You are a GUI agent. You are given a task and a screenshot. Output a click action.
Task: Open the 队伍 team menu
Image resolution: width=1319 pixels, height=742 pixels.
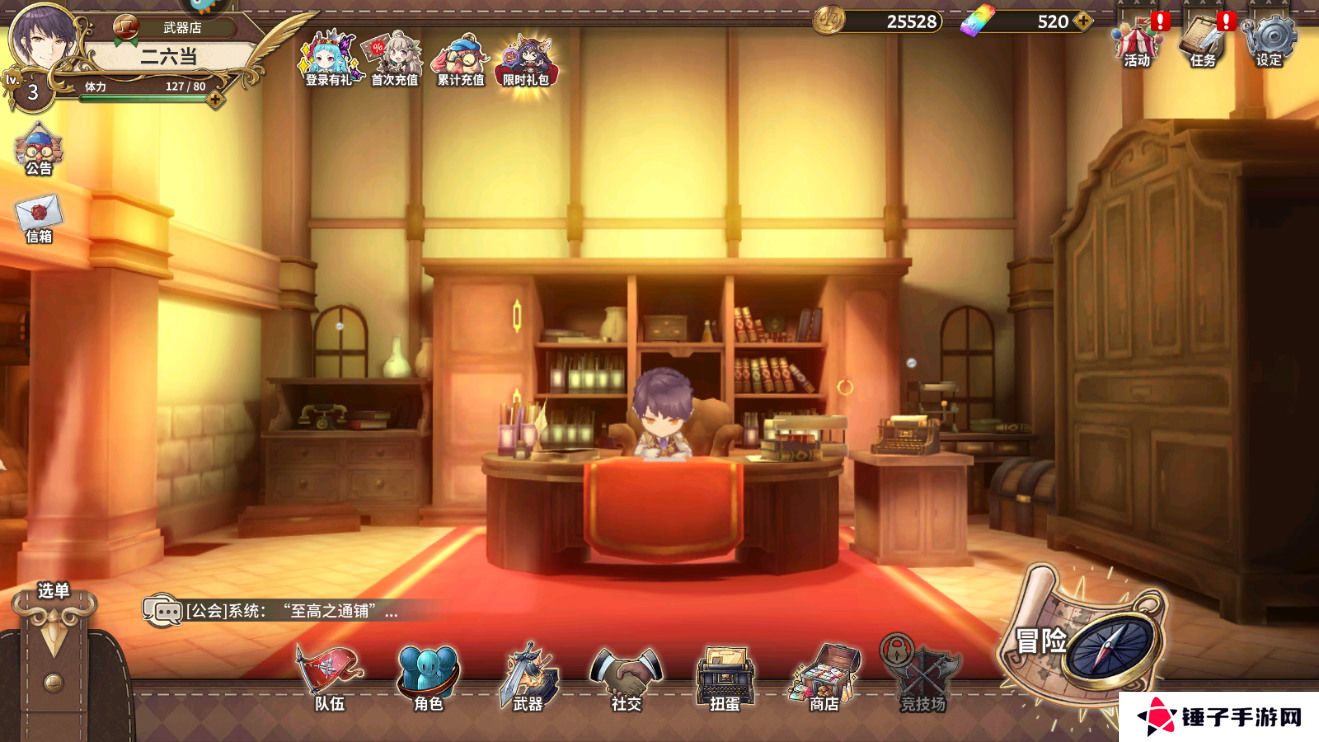(x=329, y=677)
